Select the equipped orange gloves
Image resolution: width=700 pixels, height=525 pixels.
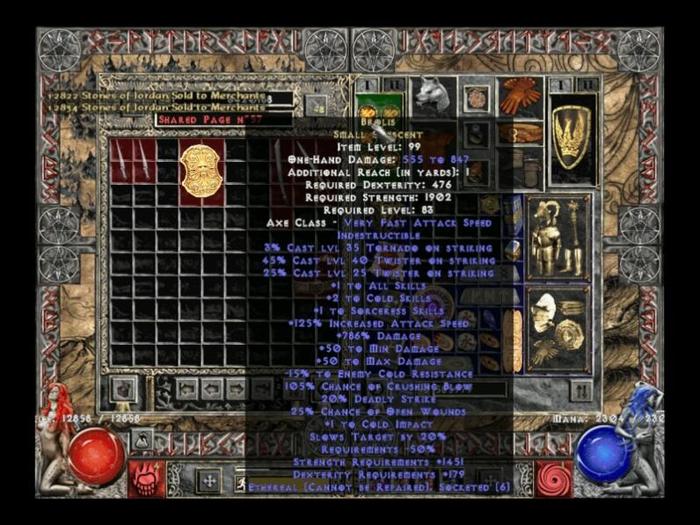point(520,97)
